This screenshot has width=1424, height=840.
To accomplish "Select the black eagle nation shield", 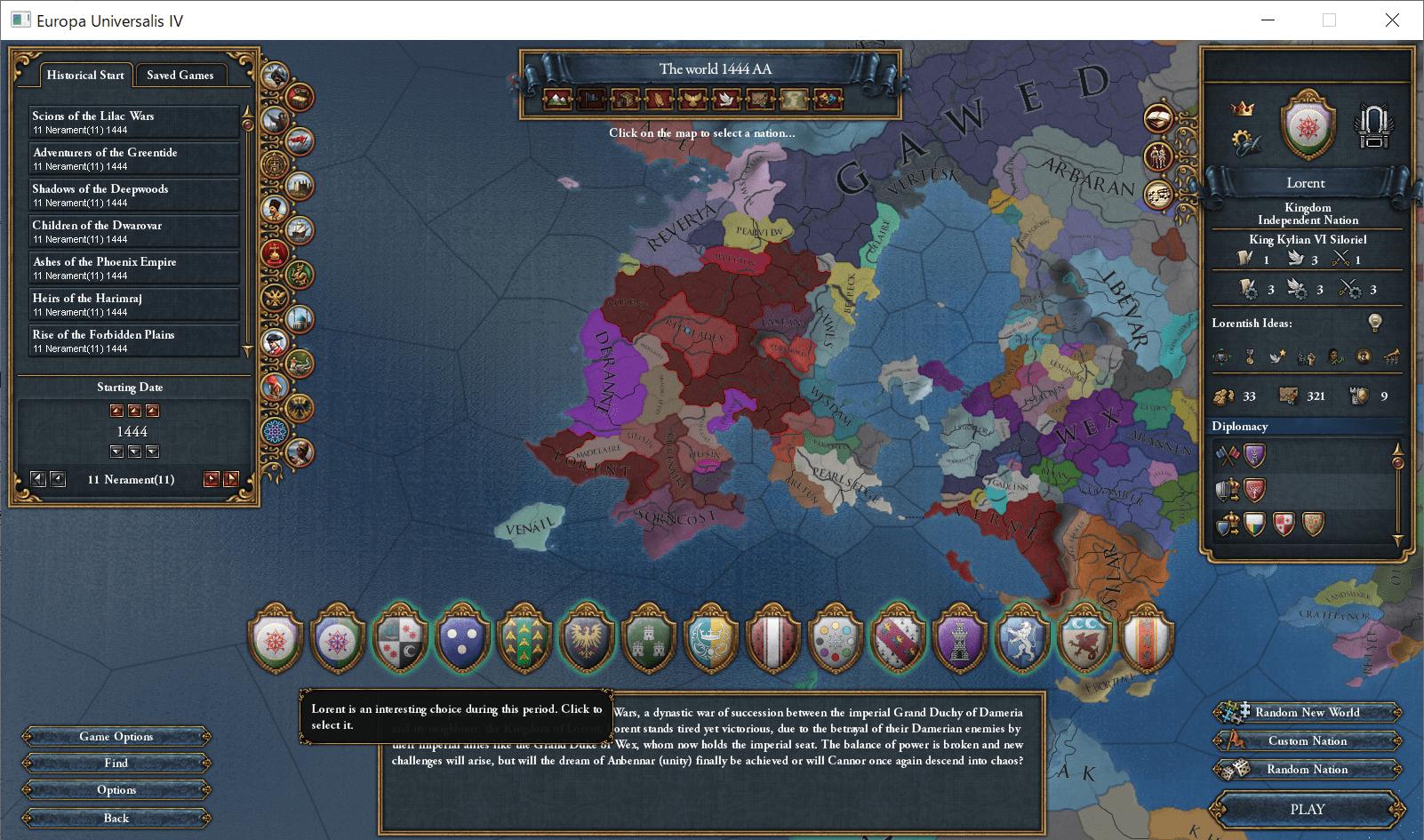I will tap(587, 639).
